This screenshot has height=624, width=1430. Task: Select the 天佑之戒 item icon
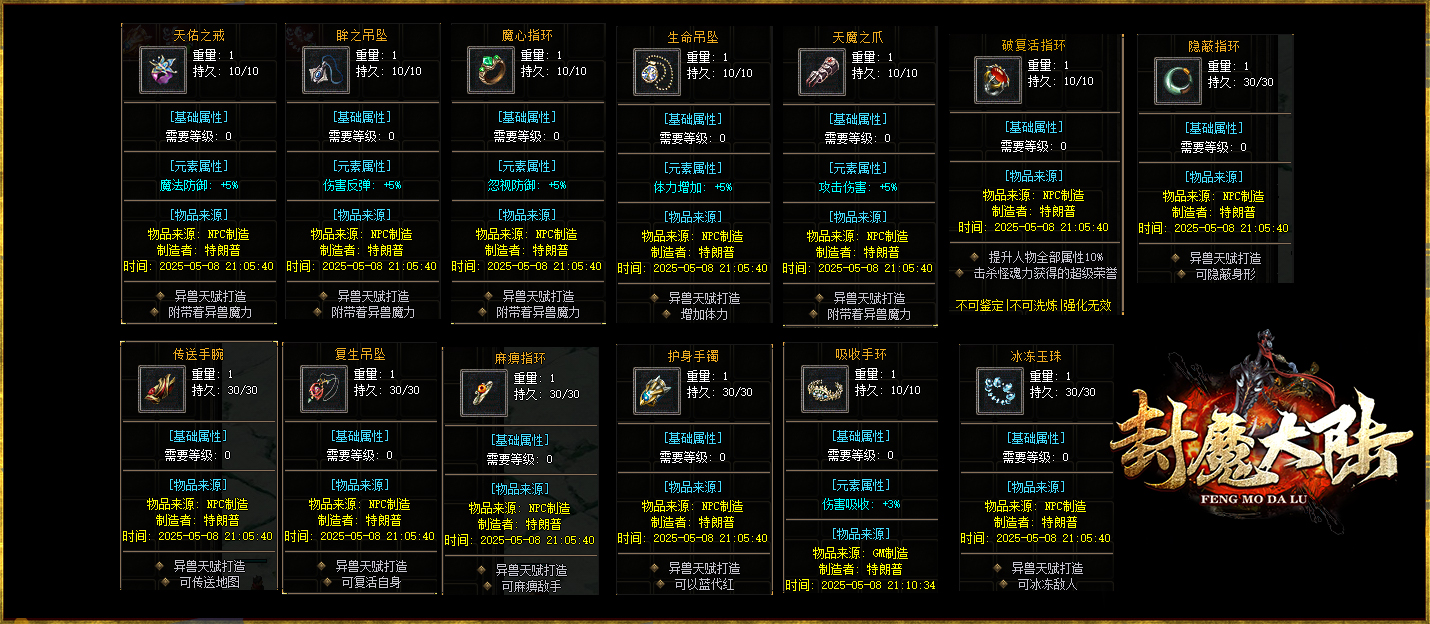tap(162, 70)
